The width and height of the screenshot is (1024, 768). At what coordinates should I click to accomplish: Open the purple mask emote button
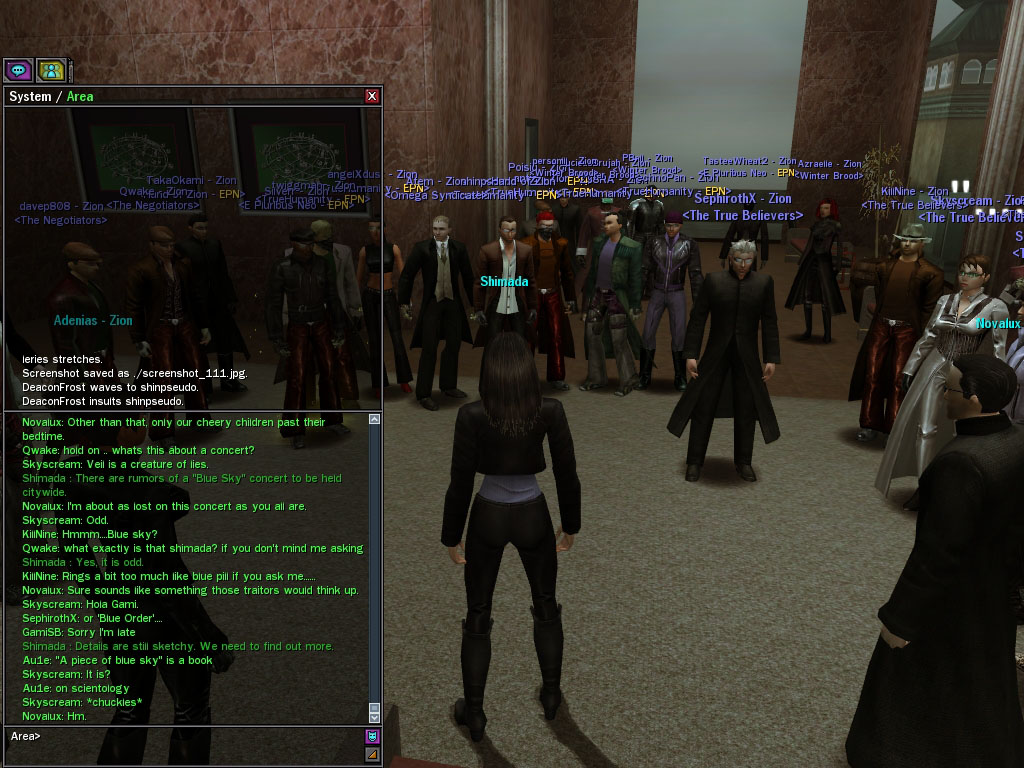373,737
